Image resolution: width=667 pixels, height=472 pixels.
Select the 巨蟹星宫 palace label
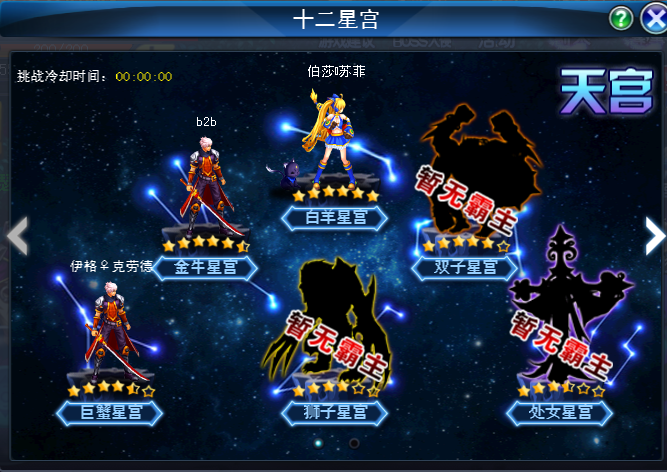click(x=109, y=411)
